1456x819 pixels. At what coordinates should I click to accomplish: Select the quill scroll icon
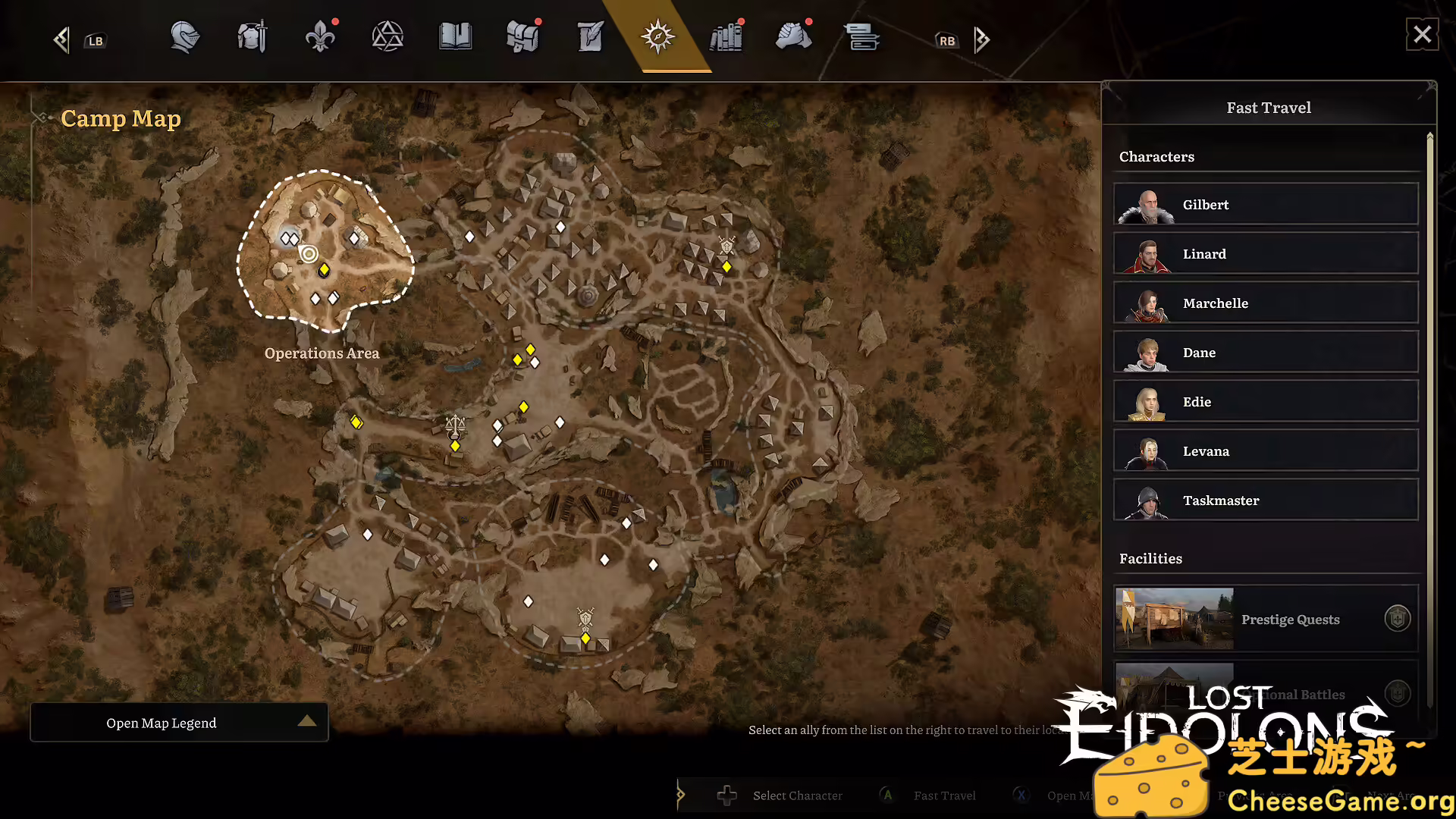(589, 36)
